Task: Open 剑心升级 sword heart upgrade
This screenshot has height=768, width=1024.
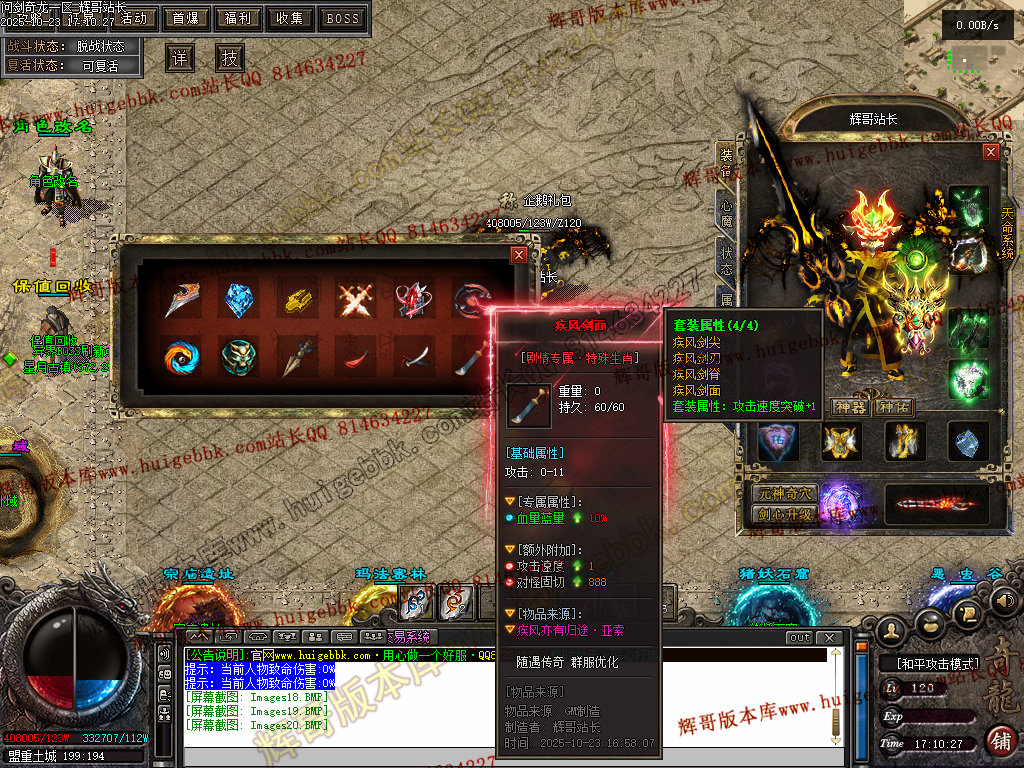Action: click(x=783, y=515)
